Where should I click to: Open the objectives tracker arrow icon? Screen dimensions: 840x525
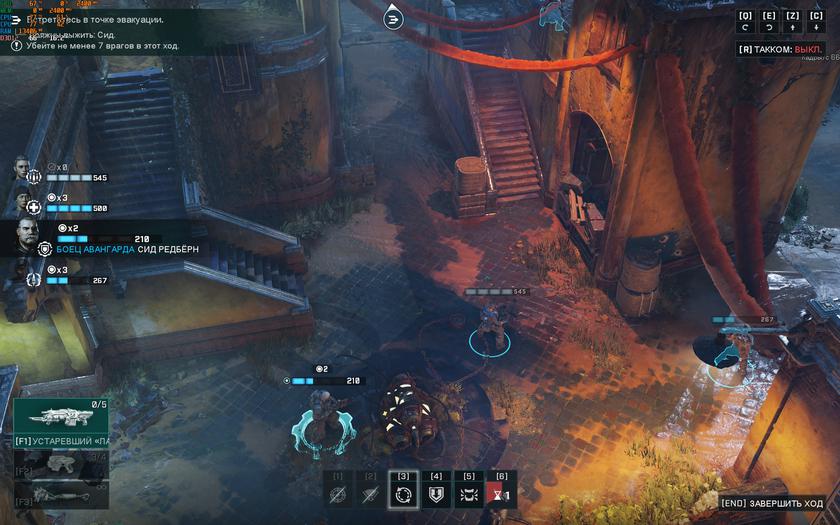point(16,20)
